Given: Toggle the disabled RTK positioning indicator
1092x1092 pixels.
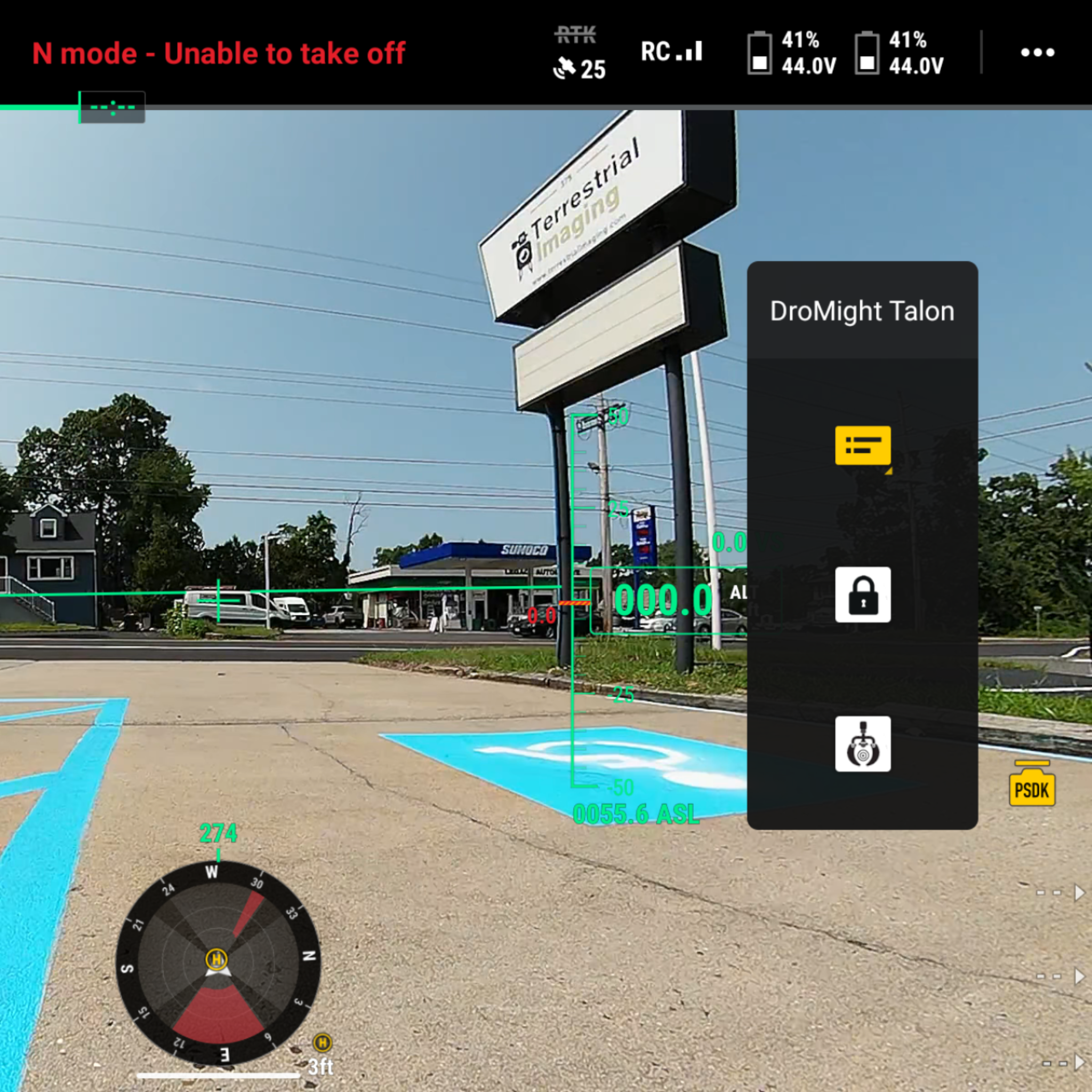Looking at the screenshot, I should coord(576,34).
